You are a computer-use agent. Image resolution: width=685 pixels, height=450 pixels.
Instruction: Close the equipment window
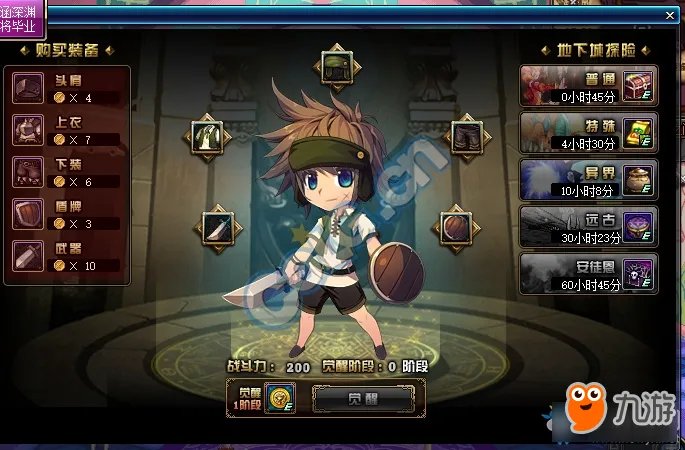pos(671,14)
